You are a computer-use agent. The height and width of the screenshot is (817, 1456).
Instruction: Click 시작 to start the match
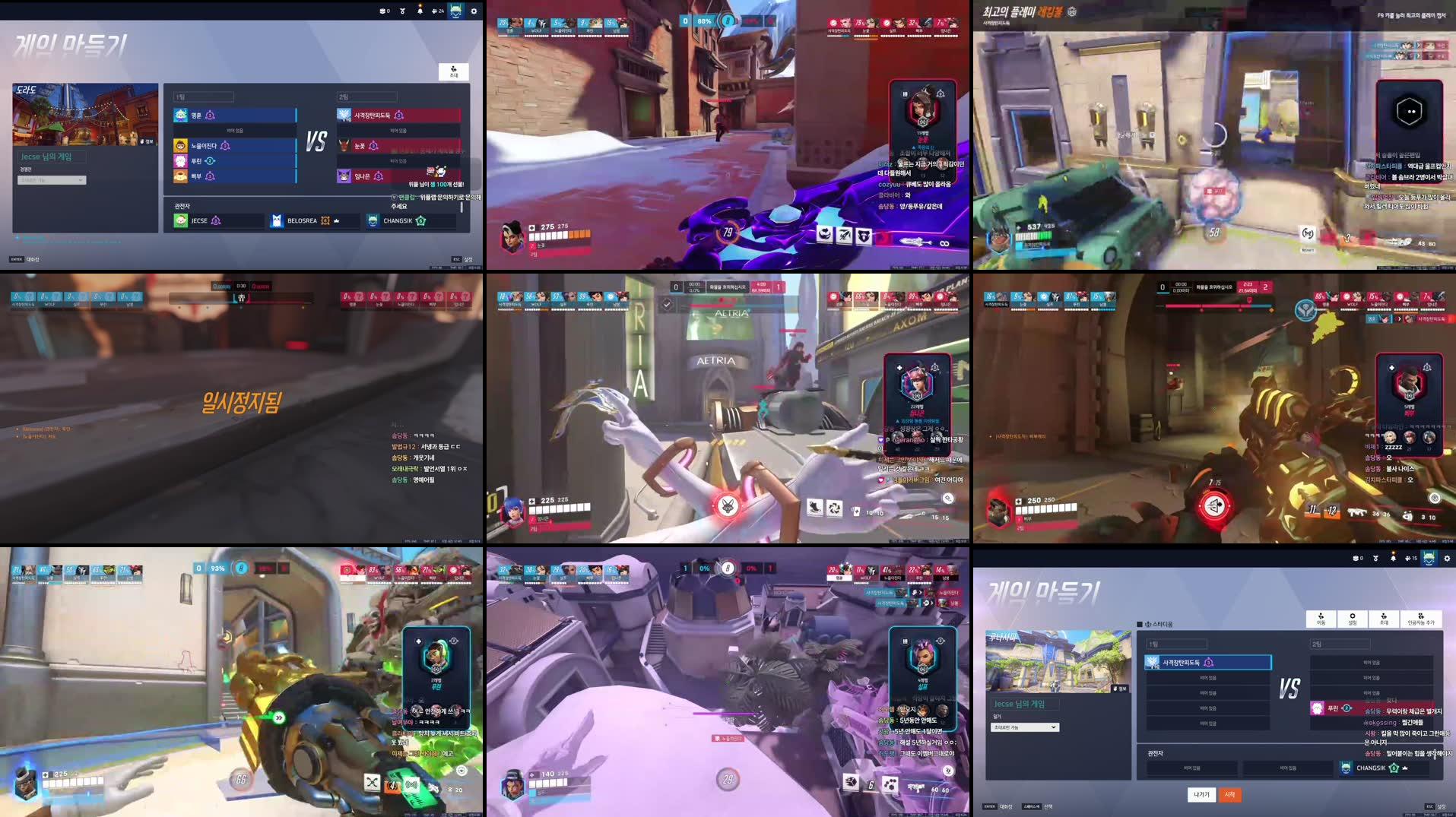[1230, 795]
